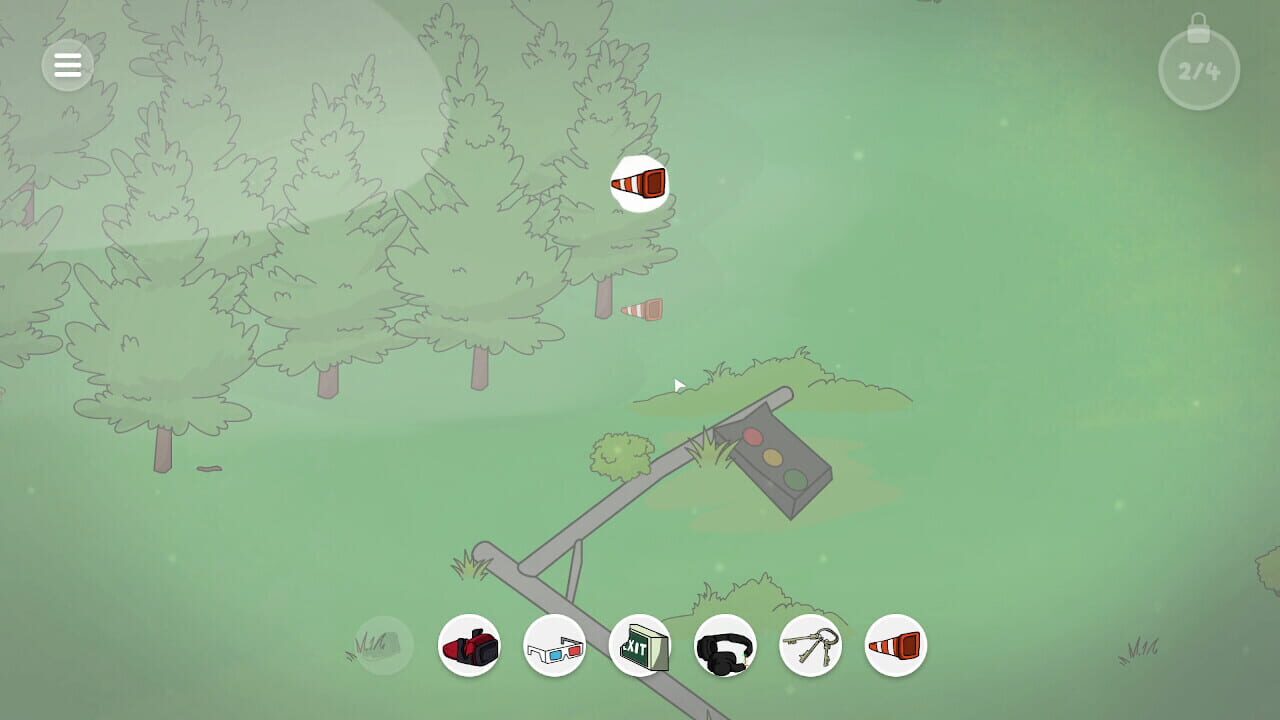Select the VR headset from the inventory

[x=470, y=645]
